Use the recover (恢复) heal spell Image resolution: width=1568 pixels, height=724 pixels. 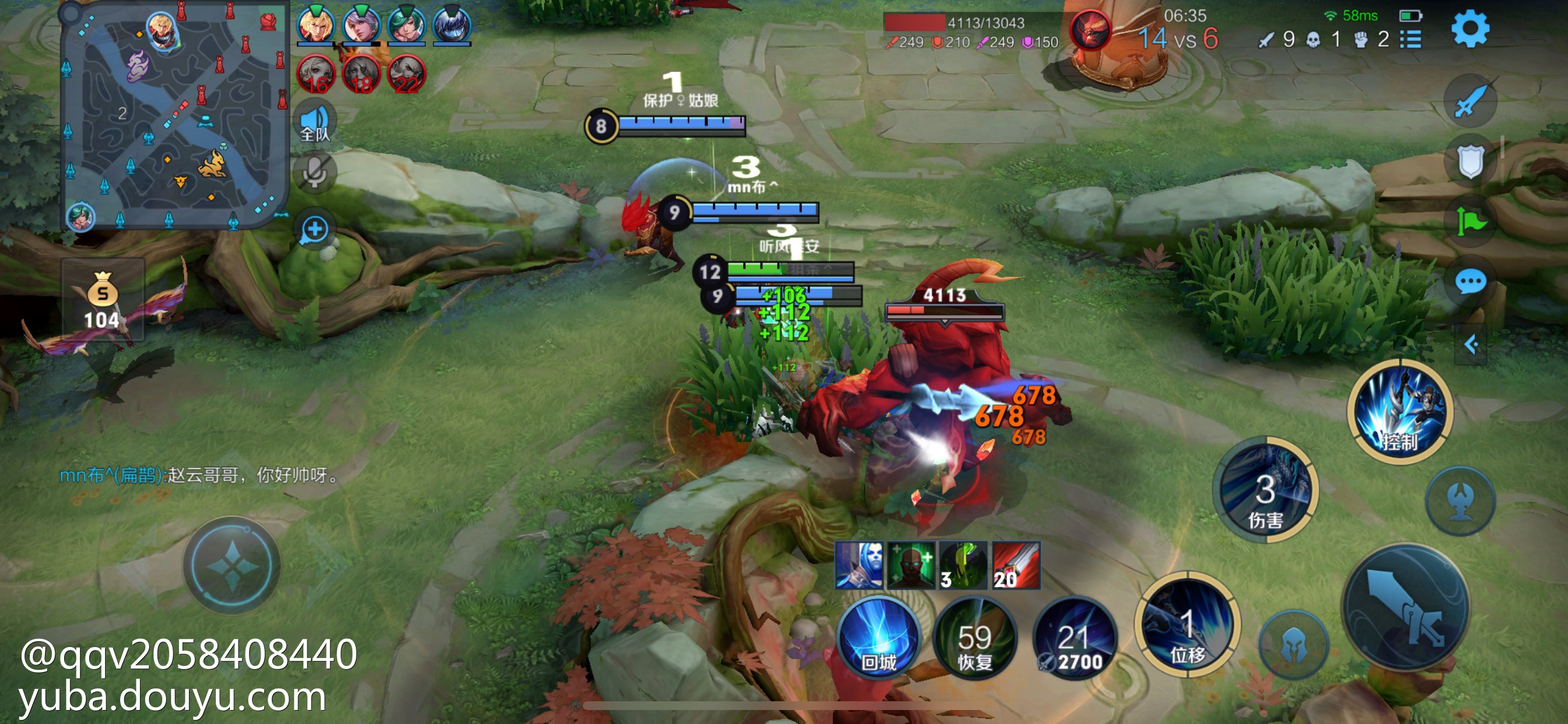(975, 639)
